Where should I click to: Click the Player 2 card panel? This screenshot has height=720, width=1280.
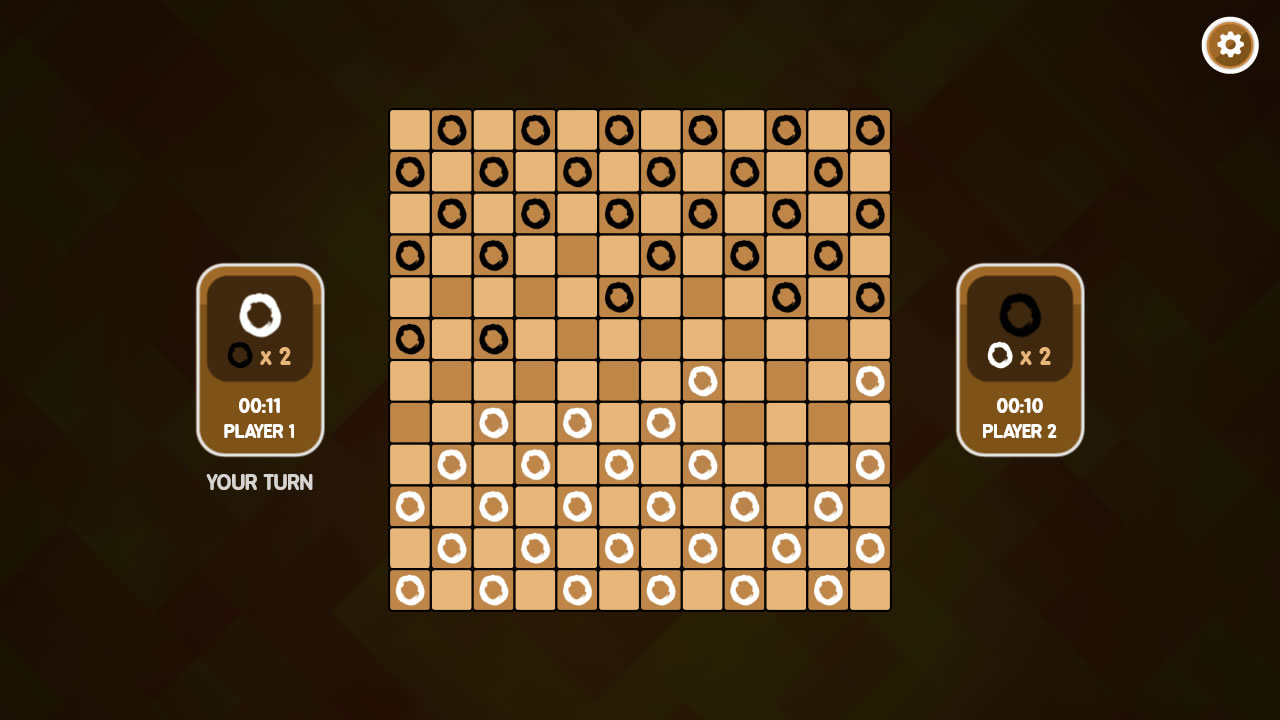1019,358
